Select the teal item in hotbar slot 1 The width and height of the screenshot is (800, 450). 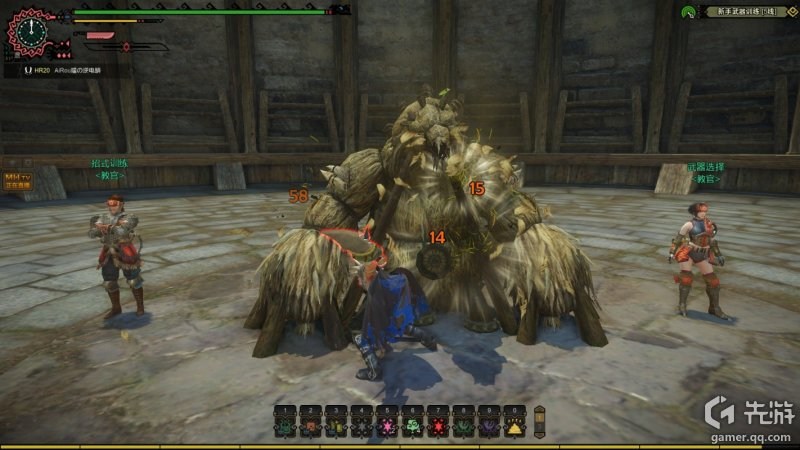tap(285, 426)
